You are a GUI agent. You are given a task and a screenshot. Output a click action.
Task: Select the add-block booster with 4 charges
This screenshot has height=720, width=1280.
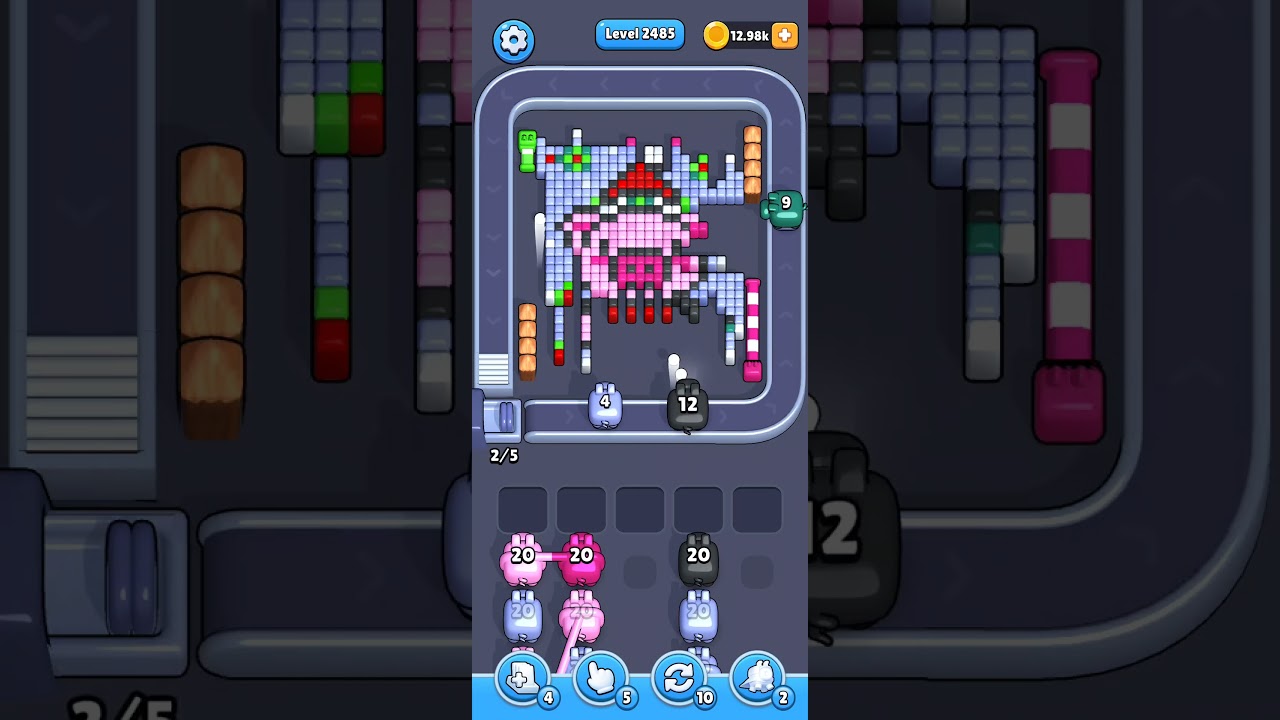[x=522, y=679]
